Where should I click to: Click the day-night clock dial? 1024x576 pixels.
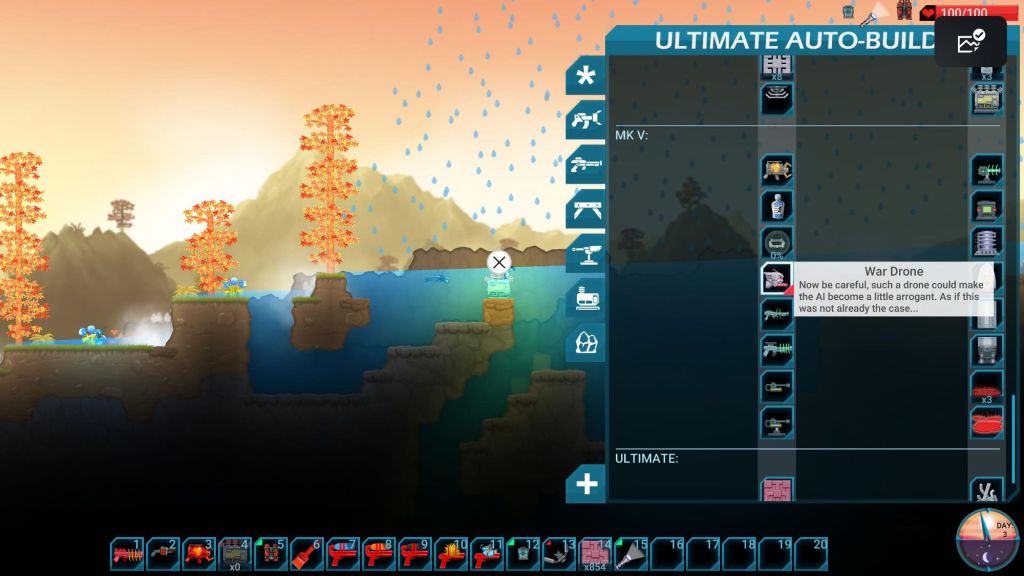pos(987,540)
